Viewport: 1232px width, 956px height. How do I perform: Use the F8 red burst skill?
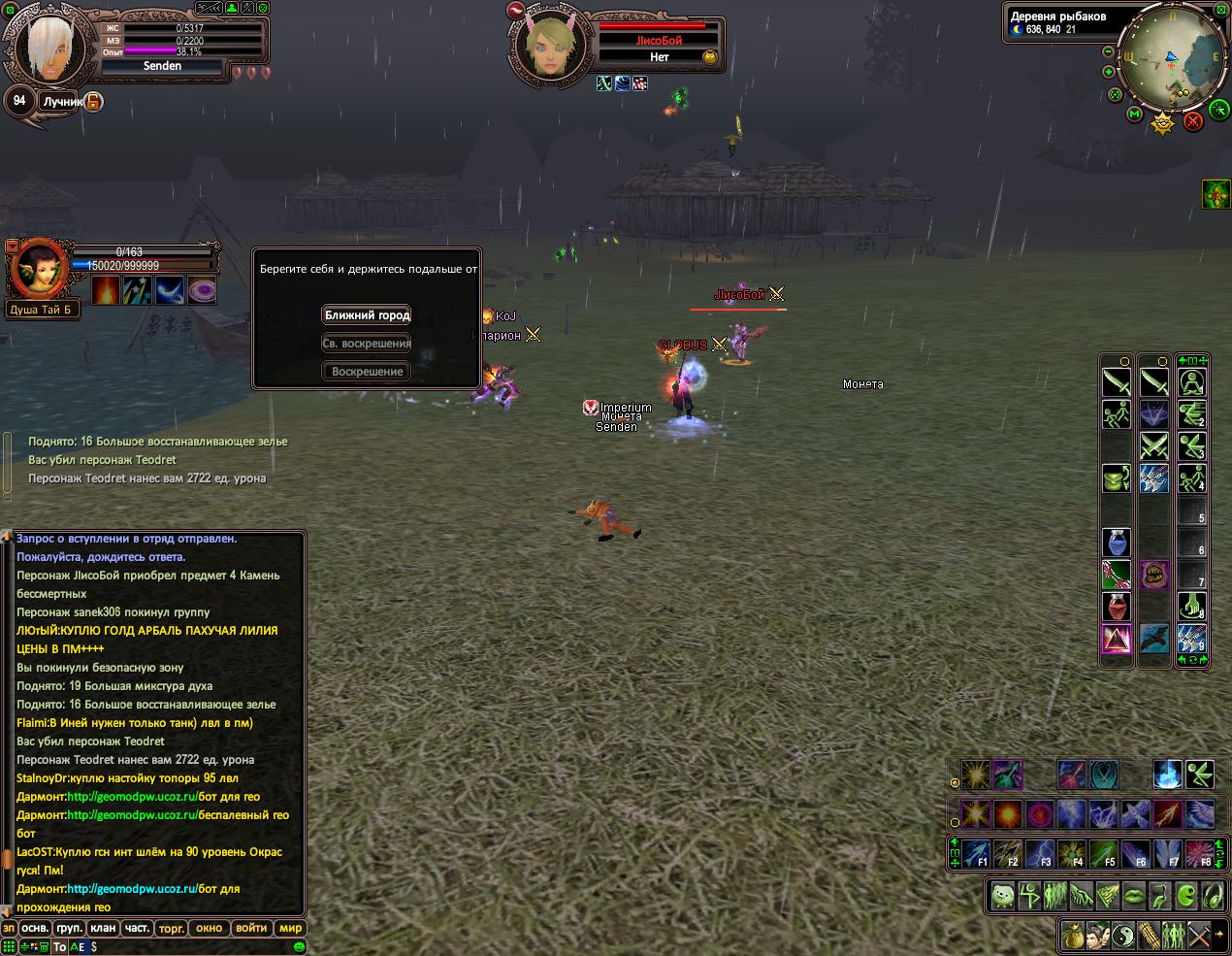[1201, 854]
